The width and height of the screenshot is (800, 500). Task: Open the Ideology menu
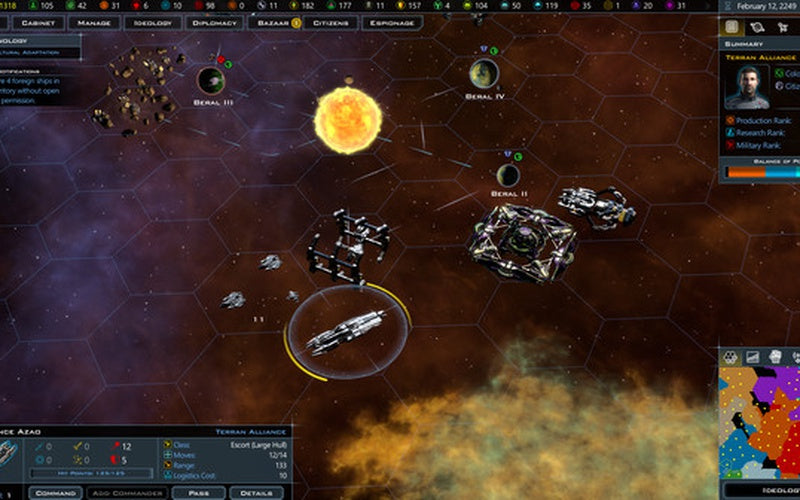(x=152, y=23)
